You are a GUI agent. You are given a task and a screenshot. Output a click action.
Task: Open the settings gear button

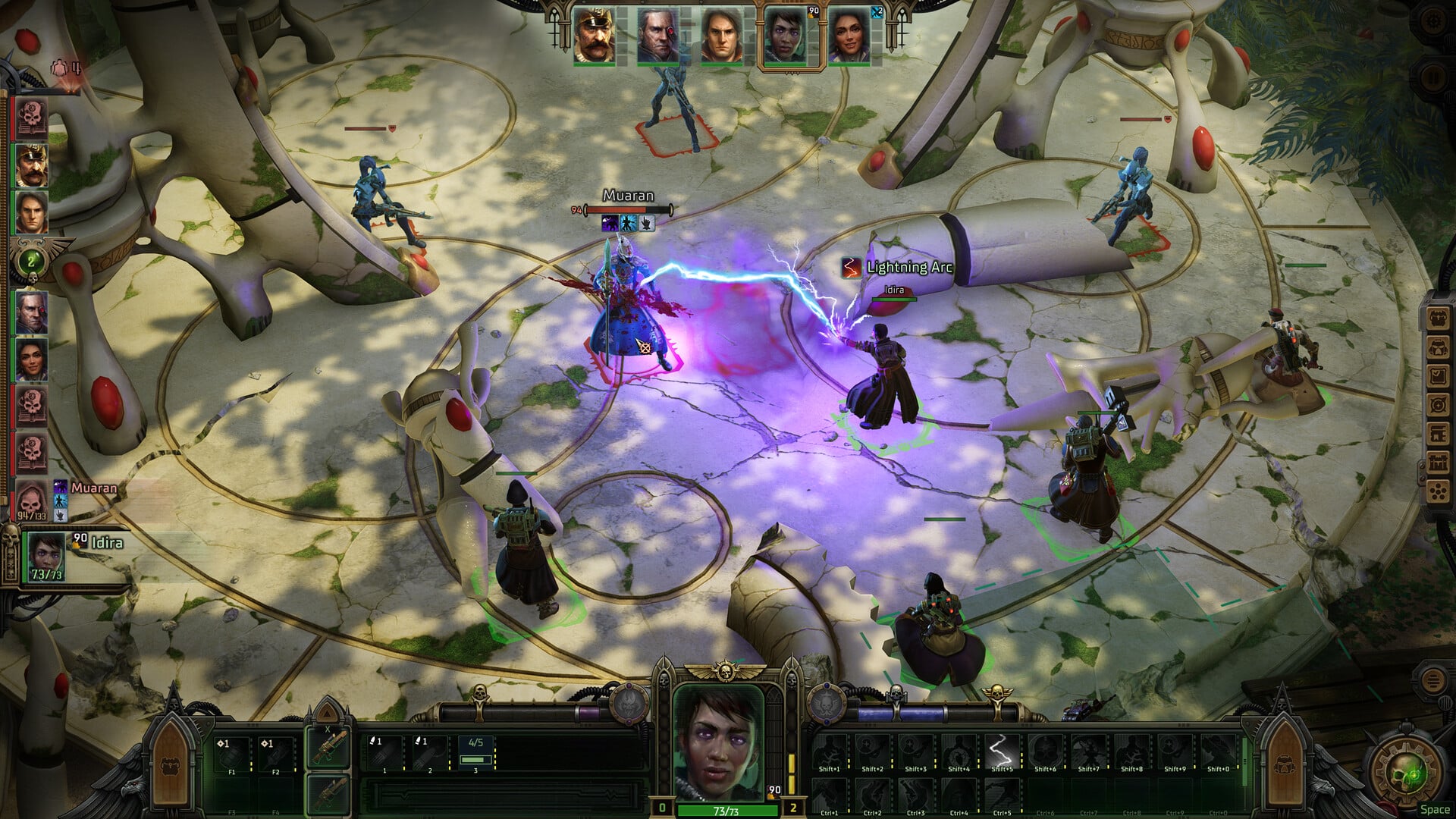click(1432, 21)
